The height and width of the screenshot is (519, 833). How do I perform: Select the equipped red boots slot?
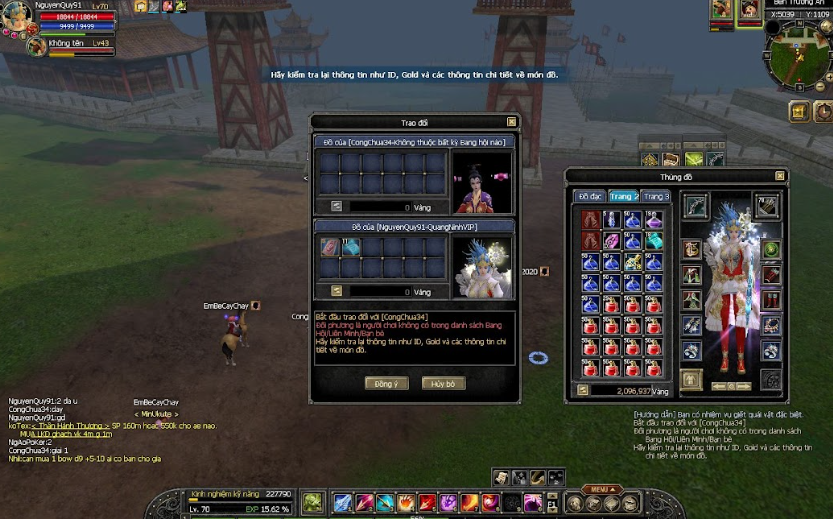point(771,299)
